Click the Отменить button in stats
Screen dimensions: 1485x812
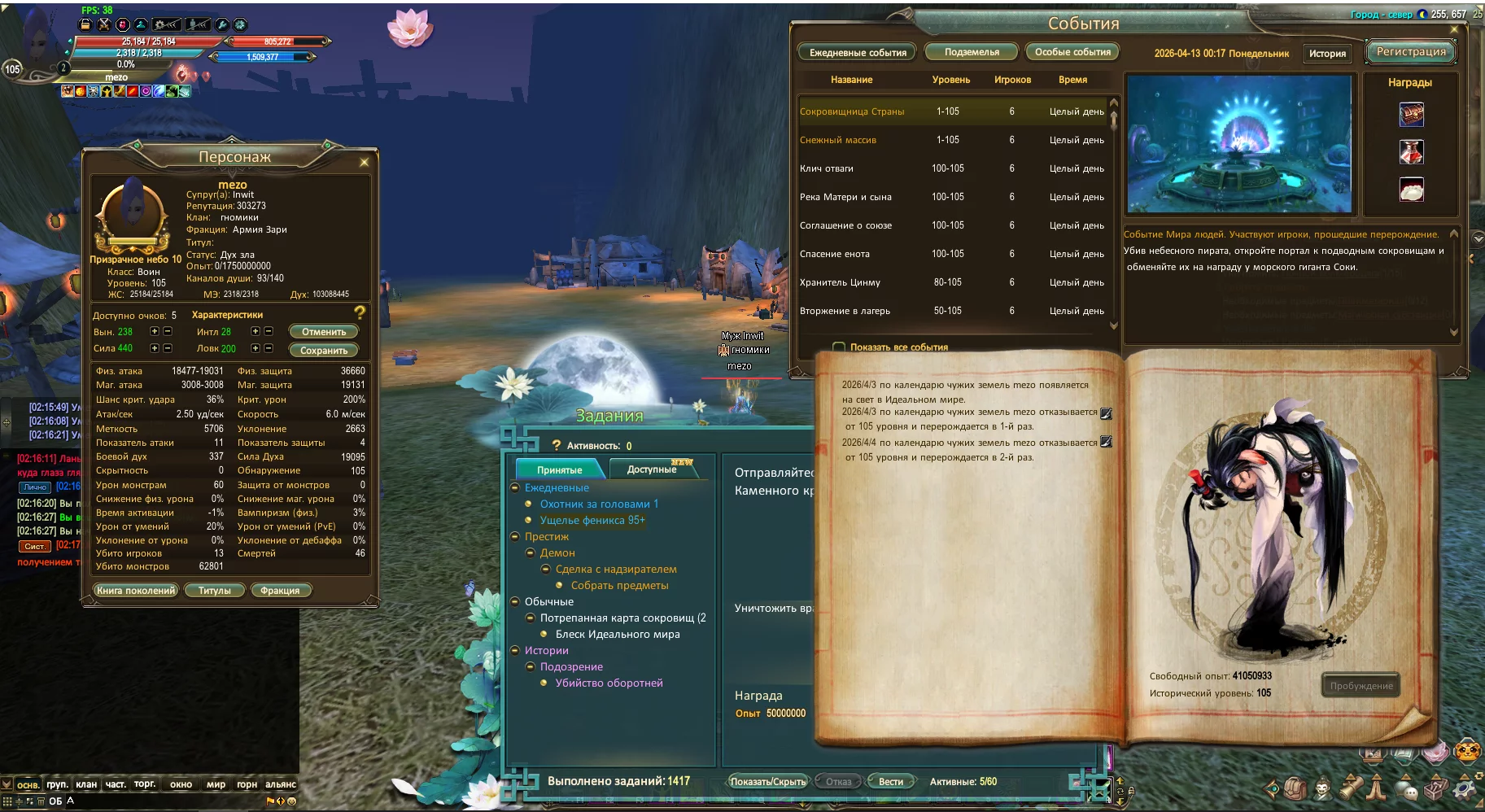(324, 332)
